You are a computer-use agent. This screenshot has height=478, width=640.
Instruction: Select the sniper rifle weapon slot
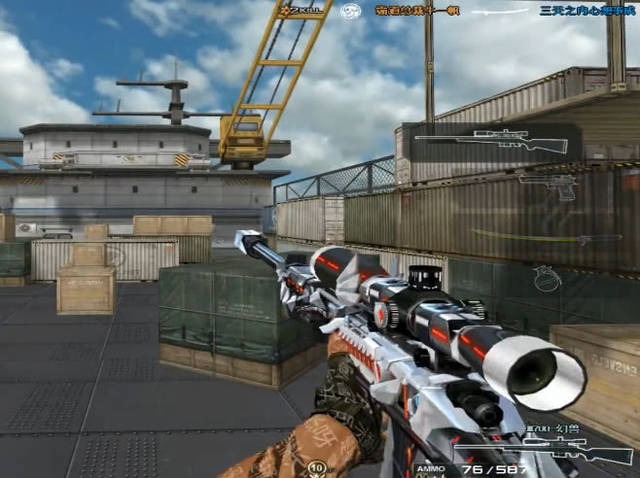coord(490,141)
